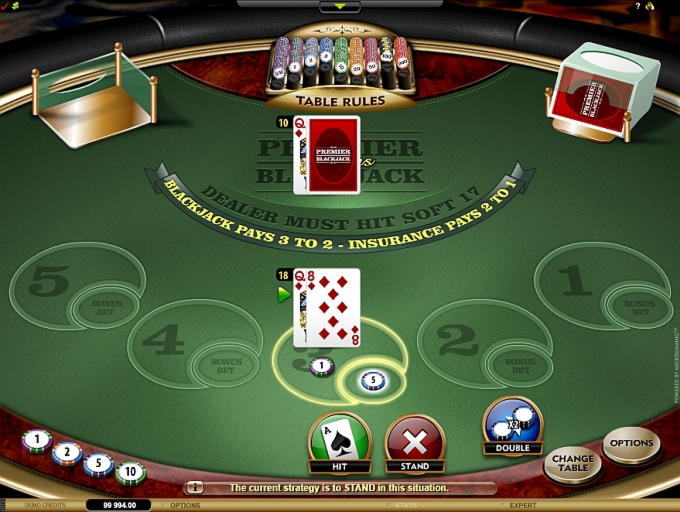This screenshot has height=512, width=680.
Task: Select the 2-credit chip
Action: click(x=67, y=452)
